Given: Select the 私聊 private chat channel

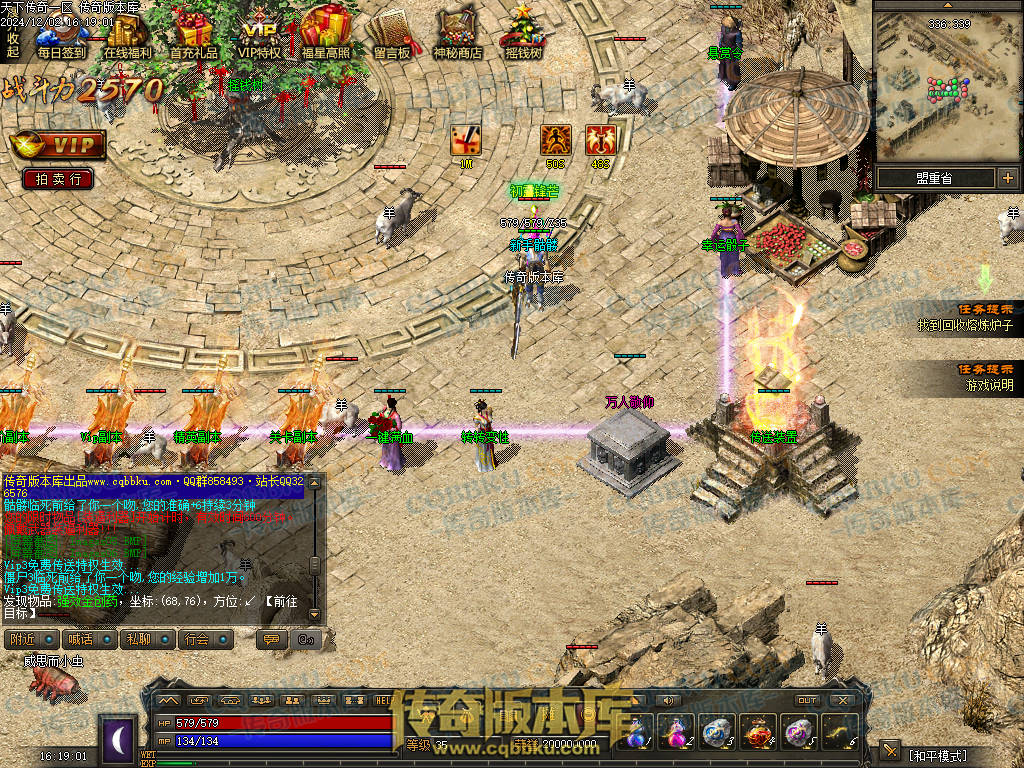Looking at the screenshot, I should coord(137,639).
